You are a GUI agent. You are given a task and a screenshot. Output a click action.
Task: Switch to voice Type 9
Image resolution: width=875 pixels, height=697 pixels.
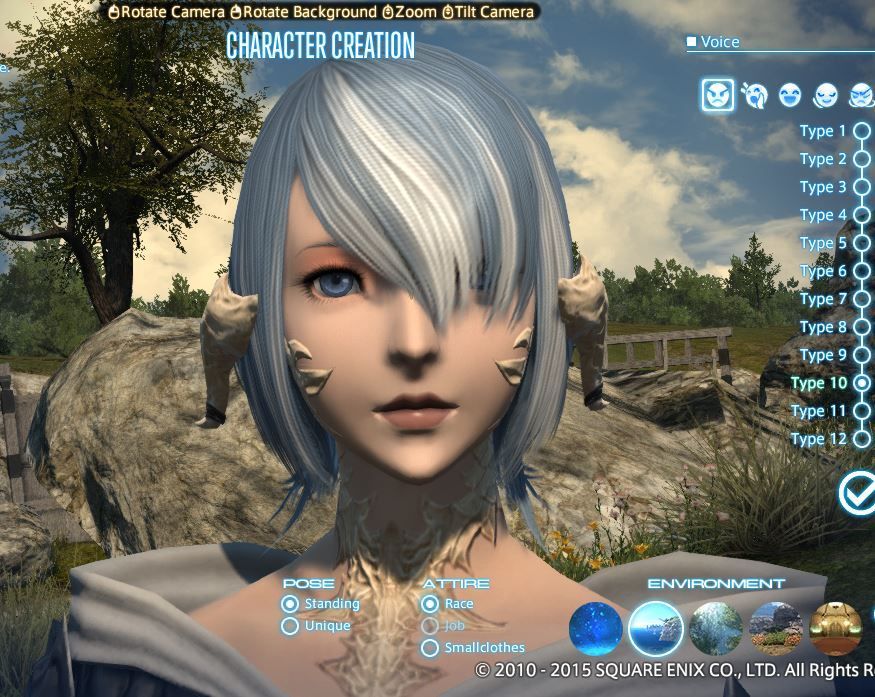pos(861,355)
